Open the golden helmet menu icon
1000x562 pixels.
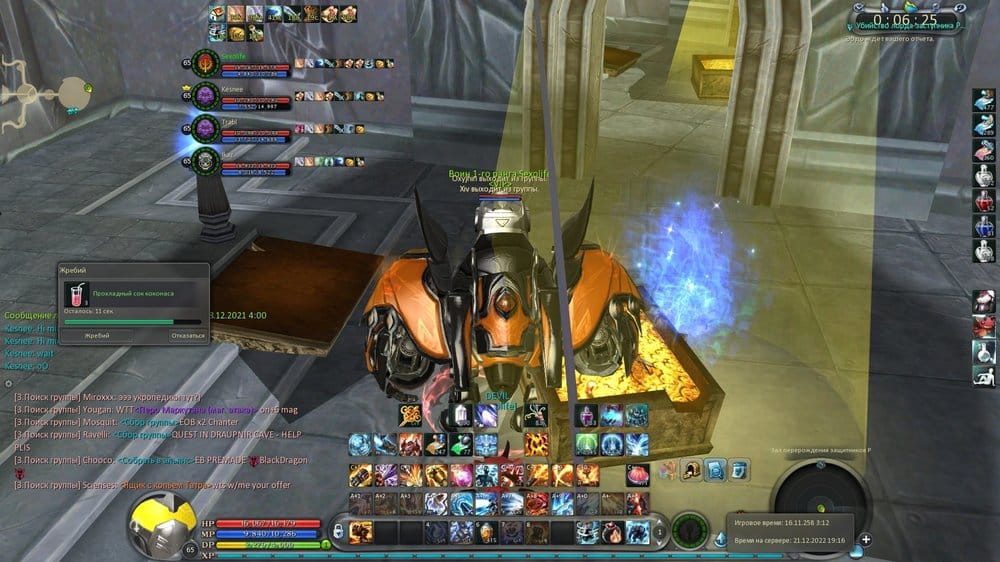pyautogui.click(x=691, y=469)
